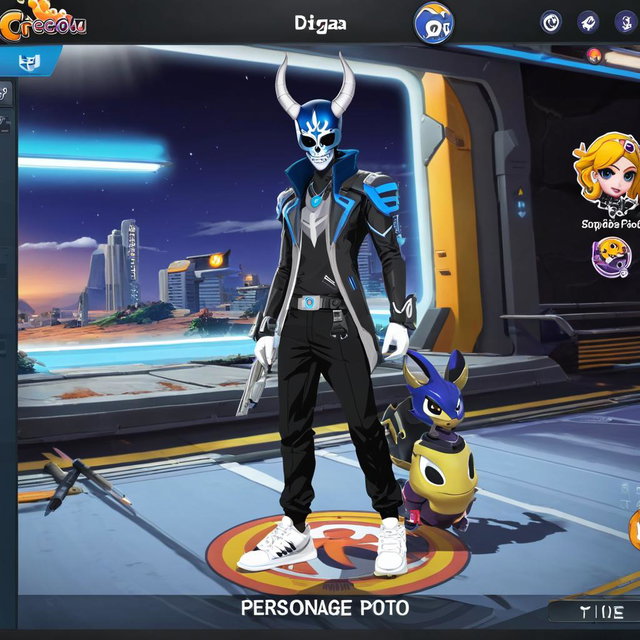Image resolution: width=640 pixels, height=640 pixels.
Task: Click the last round top-bar icon
Action: click(626, 22)
